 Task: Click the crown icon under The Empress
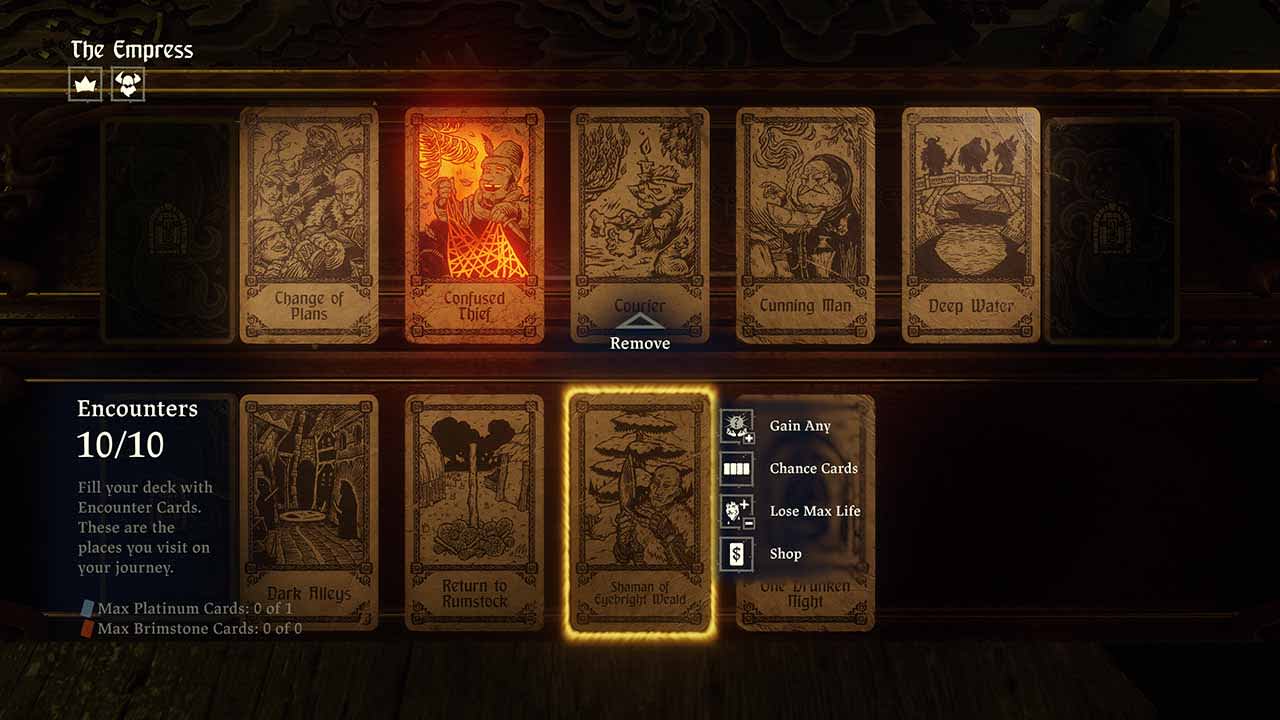[86, 85]
